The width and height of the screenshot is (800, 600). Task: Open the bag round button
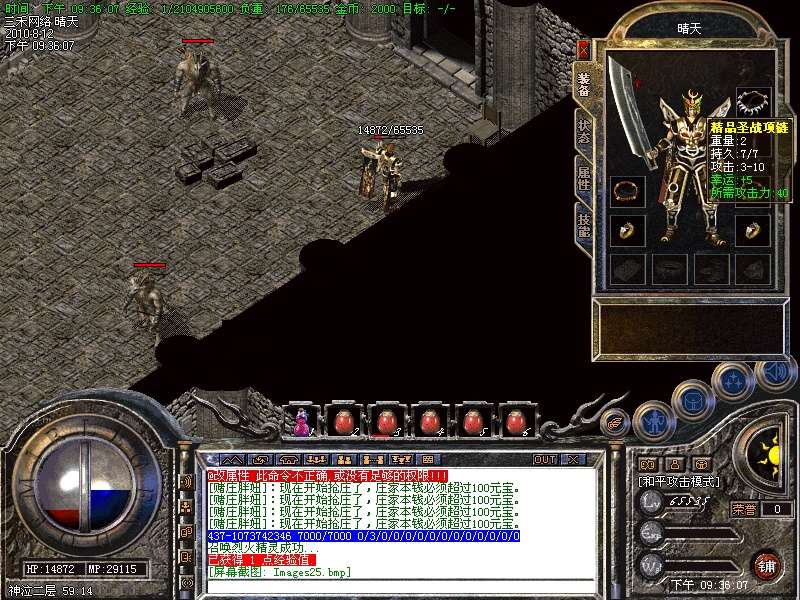click(692, 399)
